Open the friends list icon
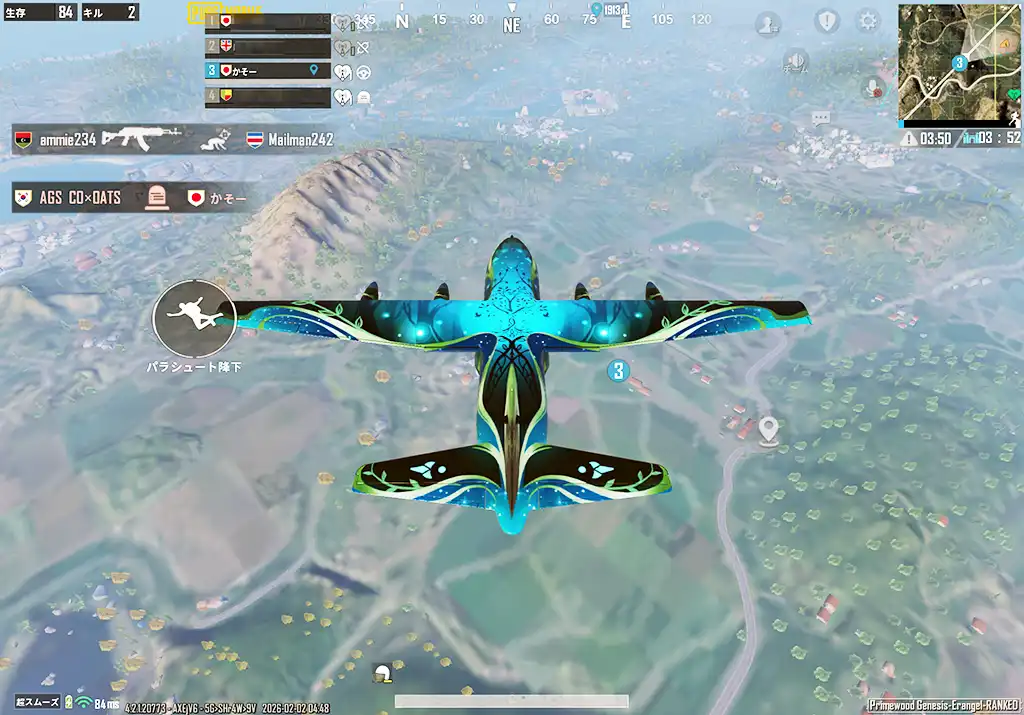Viewport: 1024px width, 715px height. pyautogui.click(x=768, y=23)
